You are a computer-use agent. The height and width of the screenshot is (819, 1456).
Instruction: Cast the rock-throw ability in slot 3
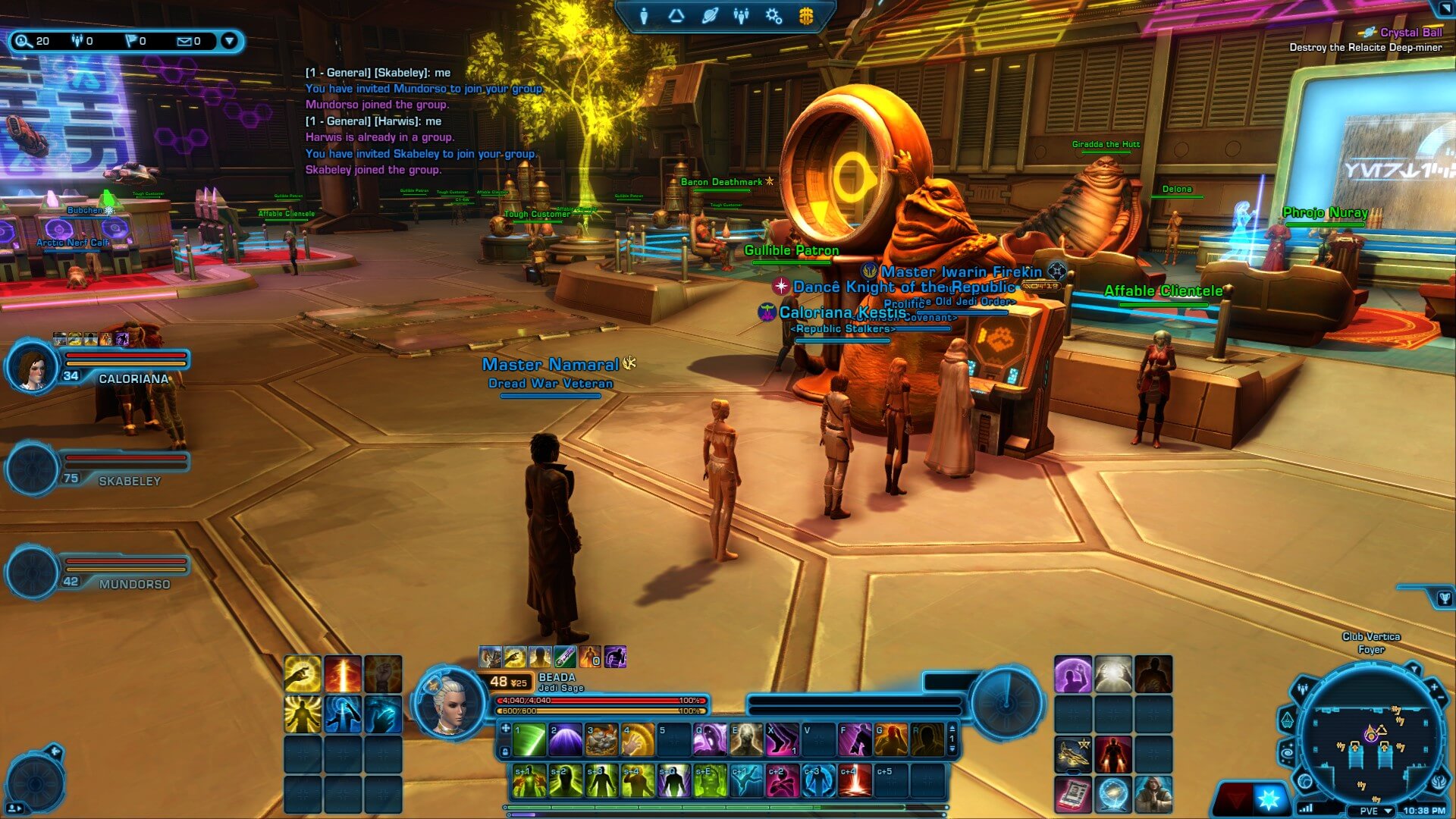click(x=601, y=740)
